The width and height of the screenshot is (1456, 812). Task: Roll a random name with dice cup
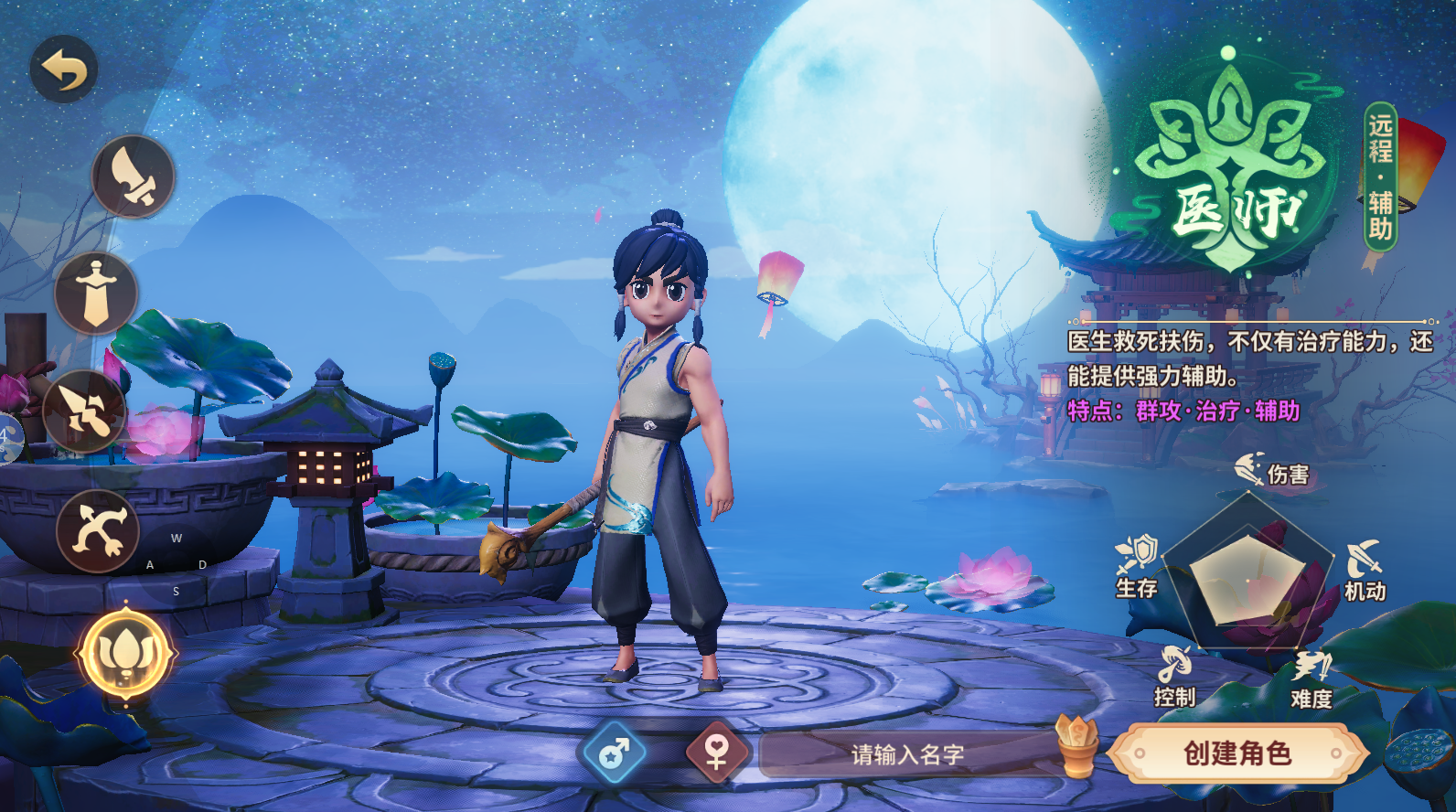click(1076, 744)
